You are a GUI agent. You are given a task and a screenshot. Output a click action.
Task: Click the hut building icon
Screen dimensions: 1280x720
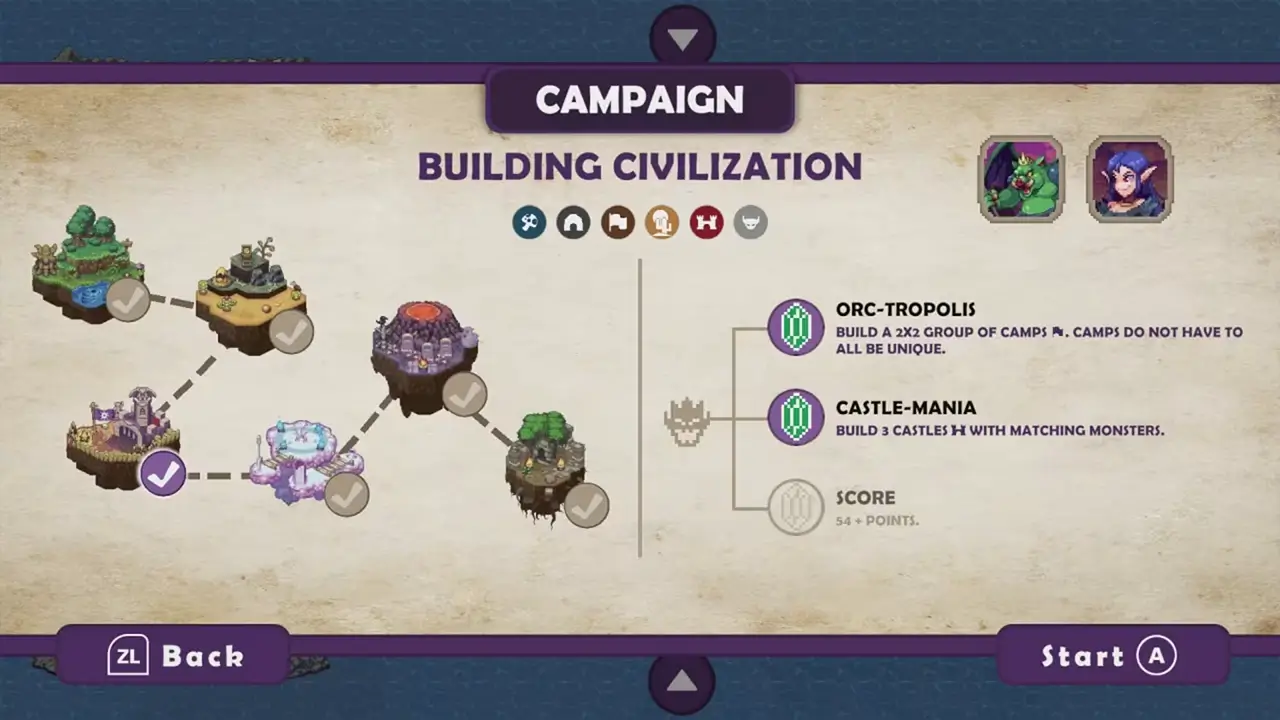(573, 222)
